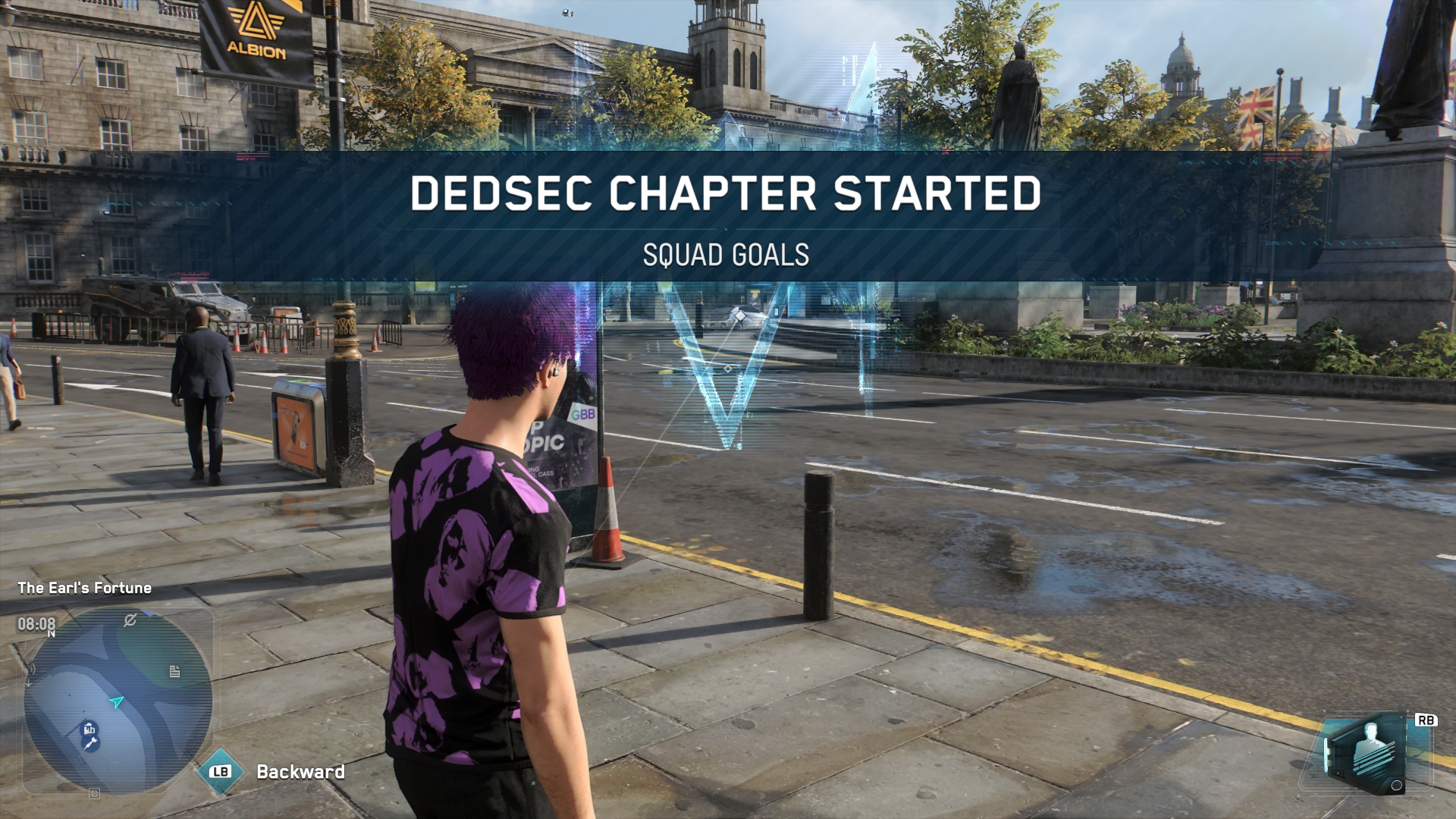Select the pub marker on the minimap
This screenshot has width=1456, height=819.
click(89, 729)
